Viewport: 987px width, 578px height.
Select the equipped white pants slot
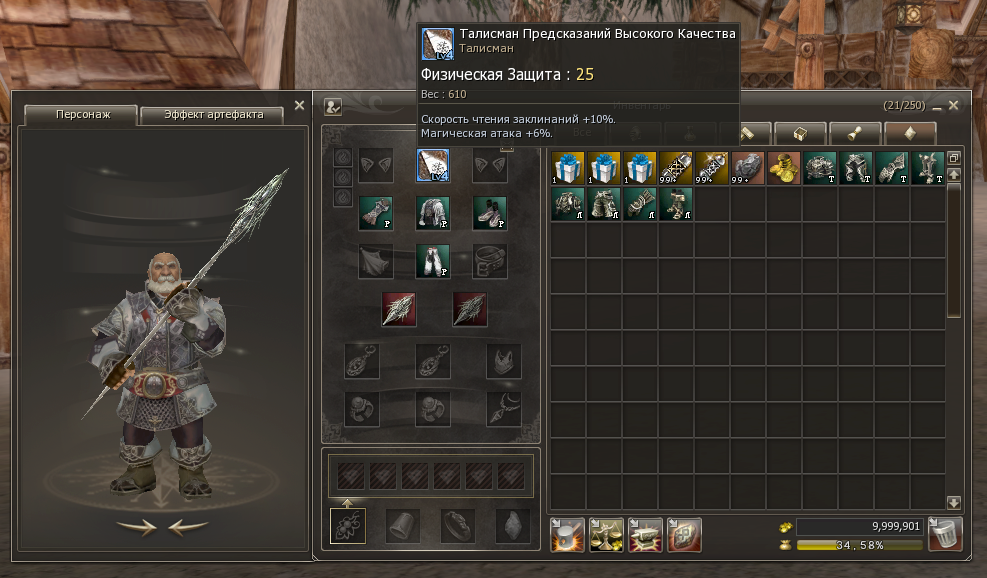point(433,261)
